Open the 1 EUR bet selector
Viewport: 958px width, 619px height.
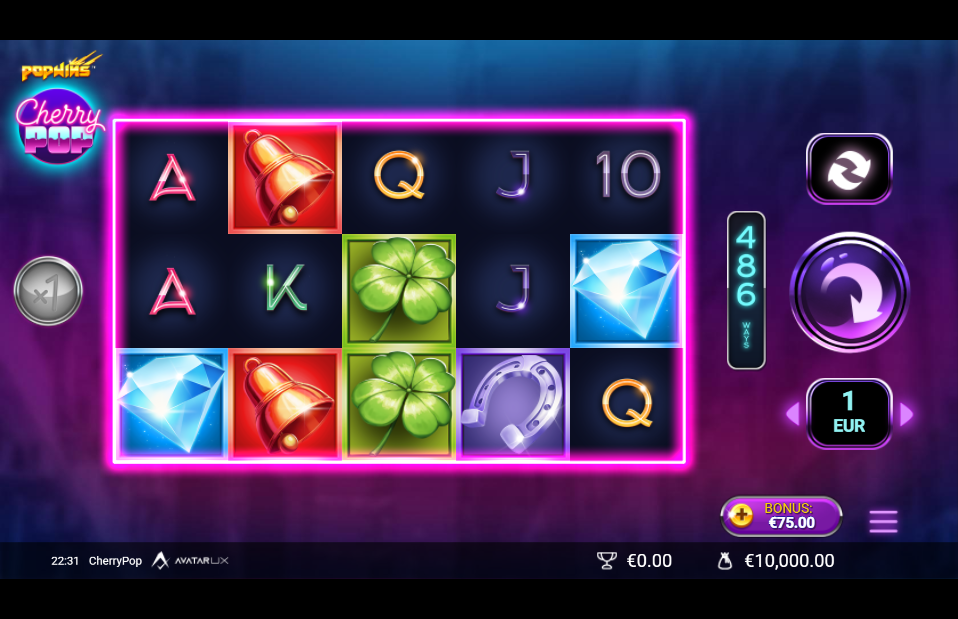[849, 413]
